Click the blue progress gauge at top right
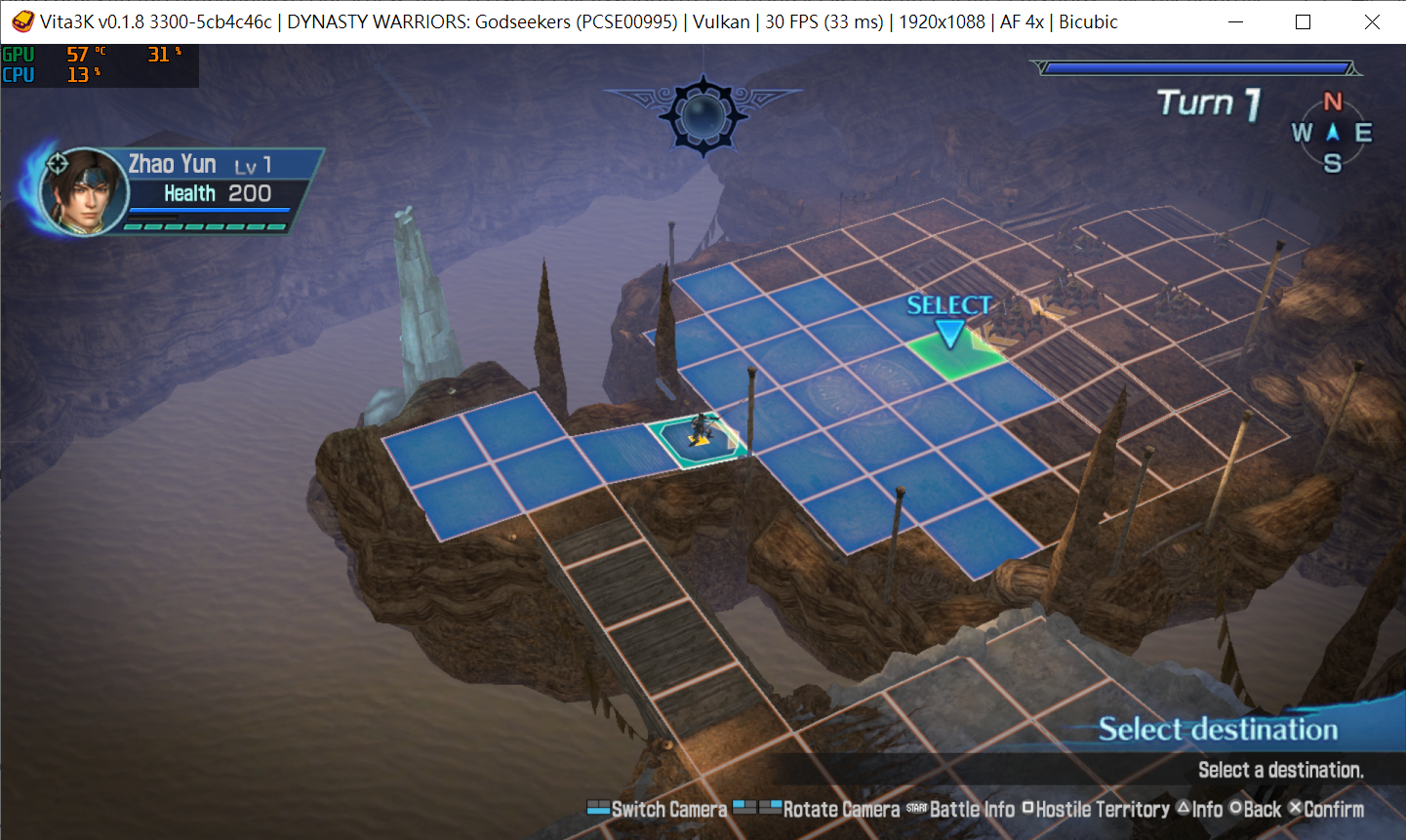The image size is (1406, 840). tap(1193, 66)
